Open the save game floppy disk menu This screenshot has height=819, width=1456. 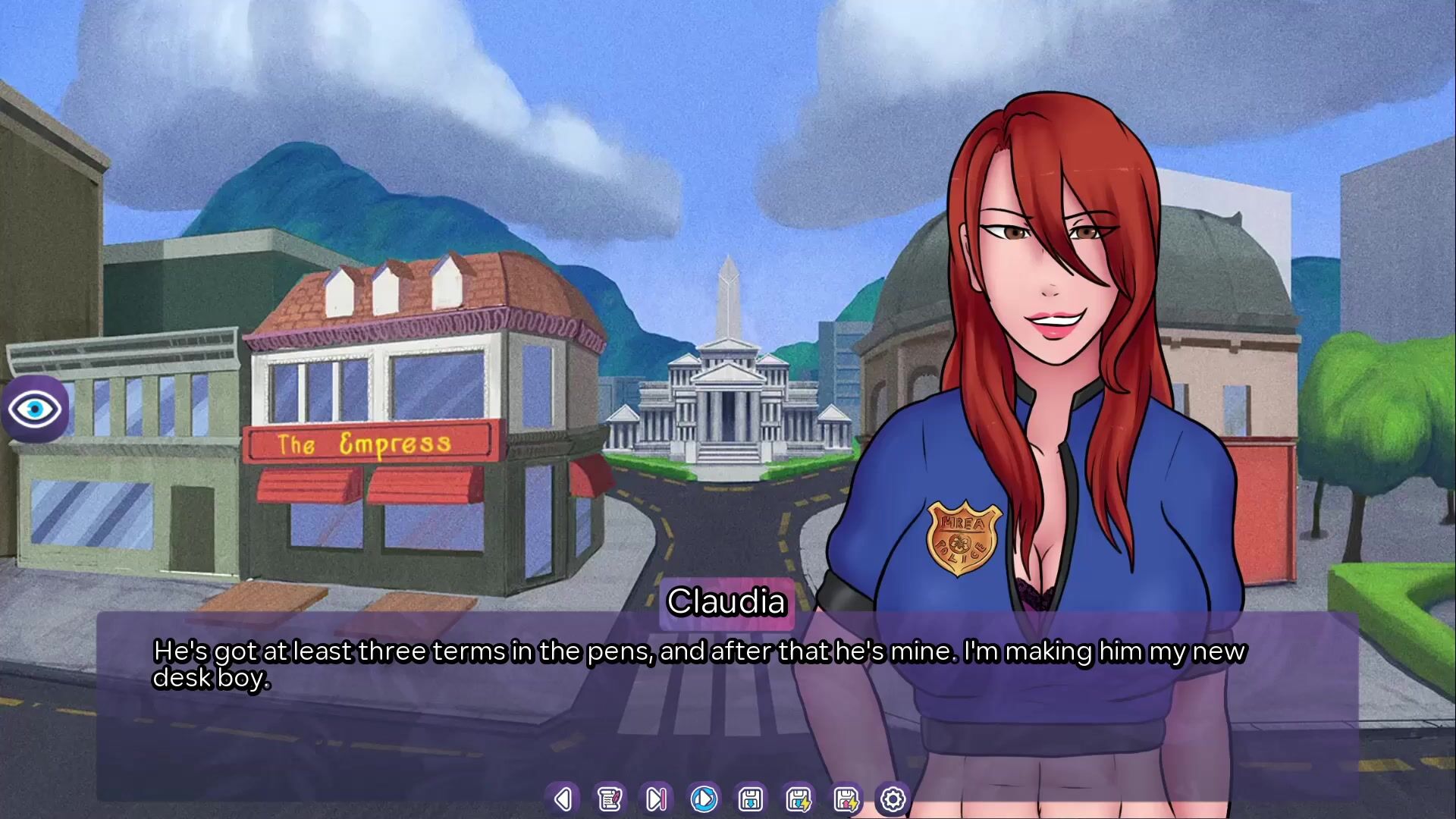(751, 799)
